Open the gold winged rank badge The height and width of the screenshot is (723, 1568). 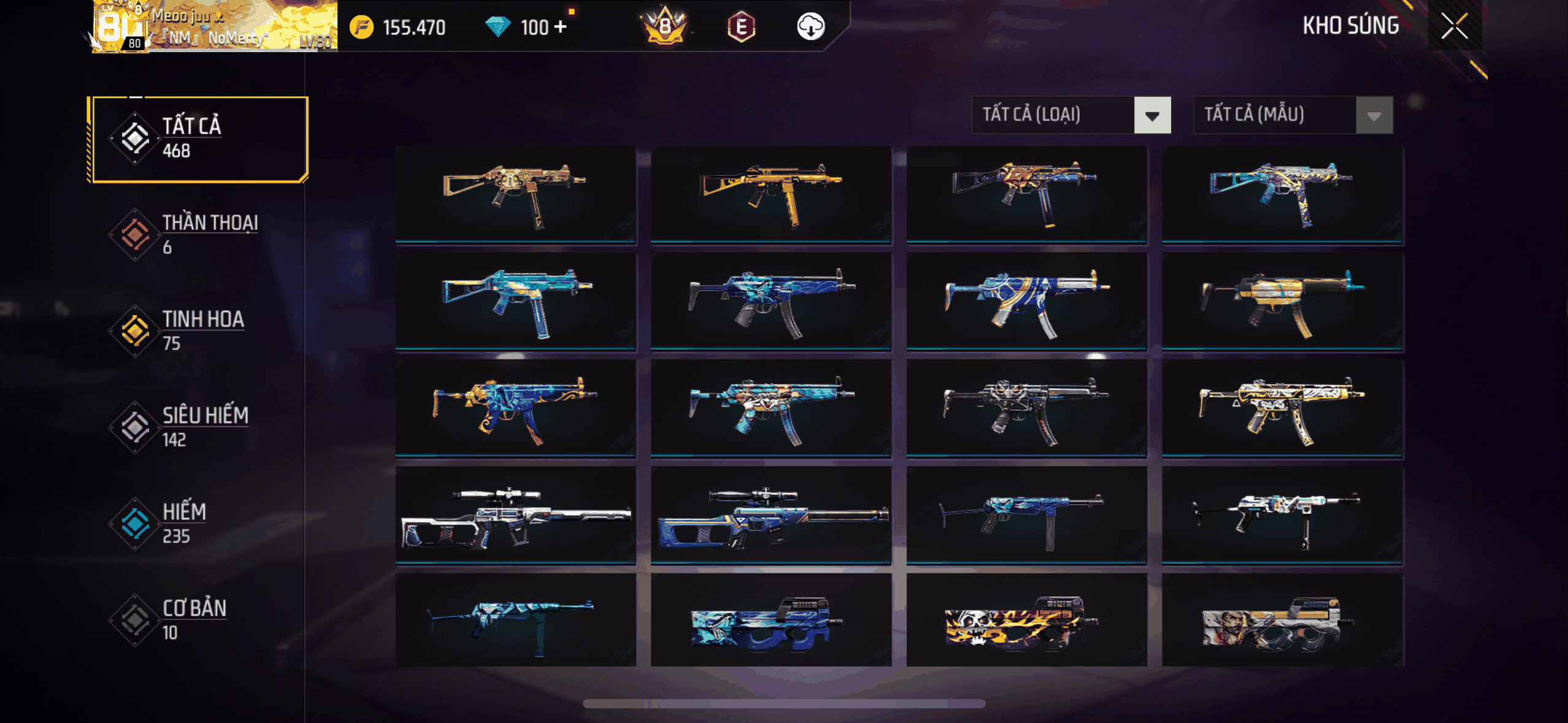click(666, 27)
